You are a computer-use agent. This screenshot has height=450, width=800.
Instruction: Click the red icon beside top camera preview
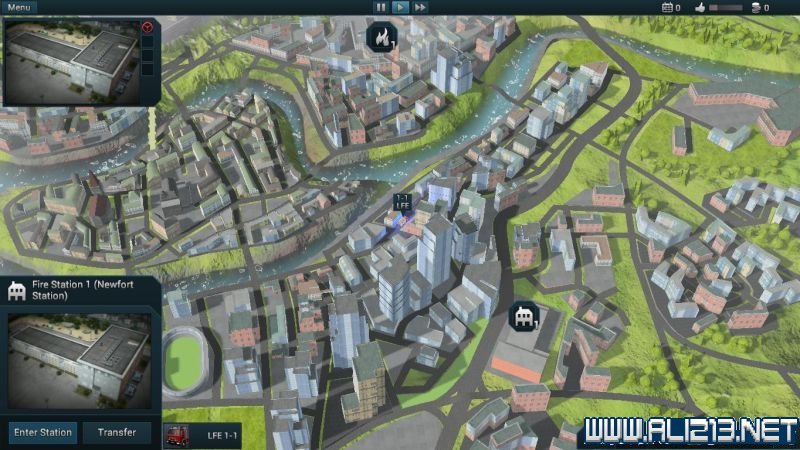[148, 27]
